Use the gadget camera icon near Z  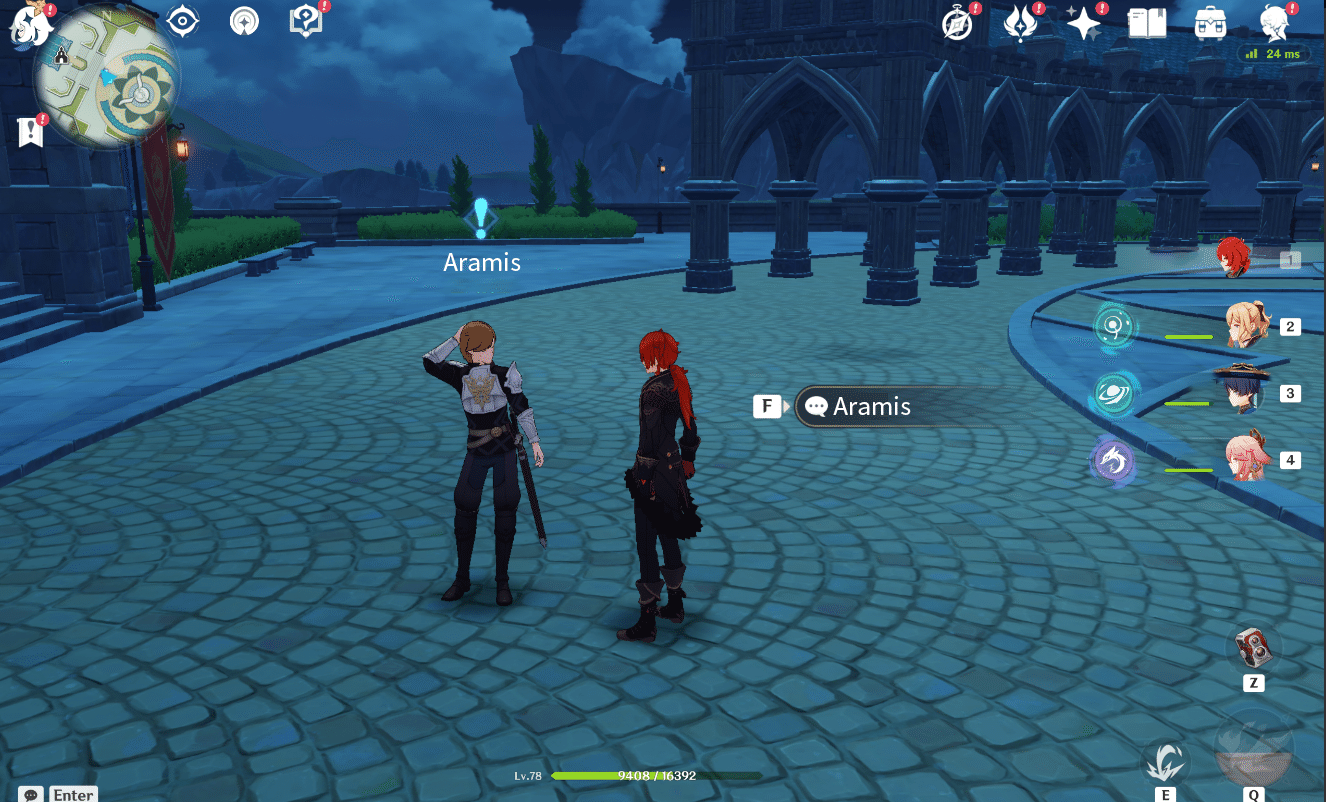1253,650
